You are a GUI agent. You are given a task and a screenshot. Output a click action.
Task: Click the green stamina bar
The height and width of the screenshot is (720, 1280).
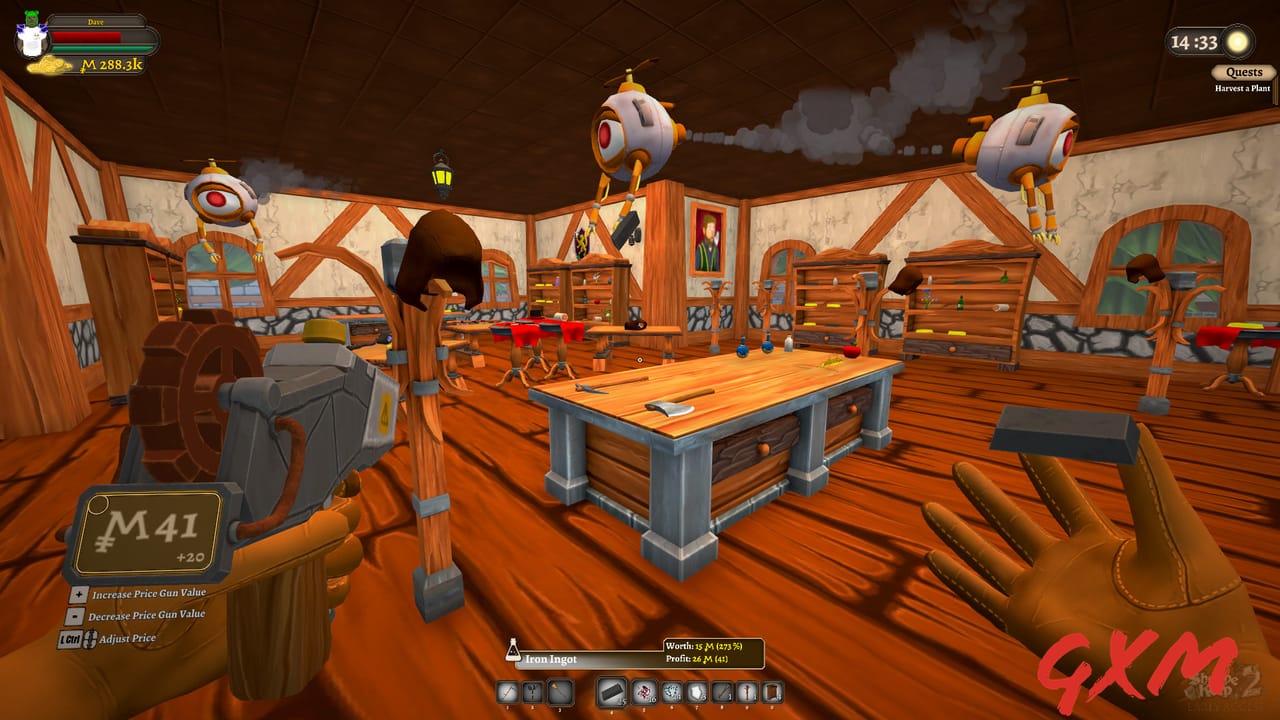[x=100, y=48]
